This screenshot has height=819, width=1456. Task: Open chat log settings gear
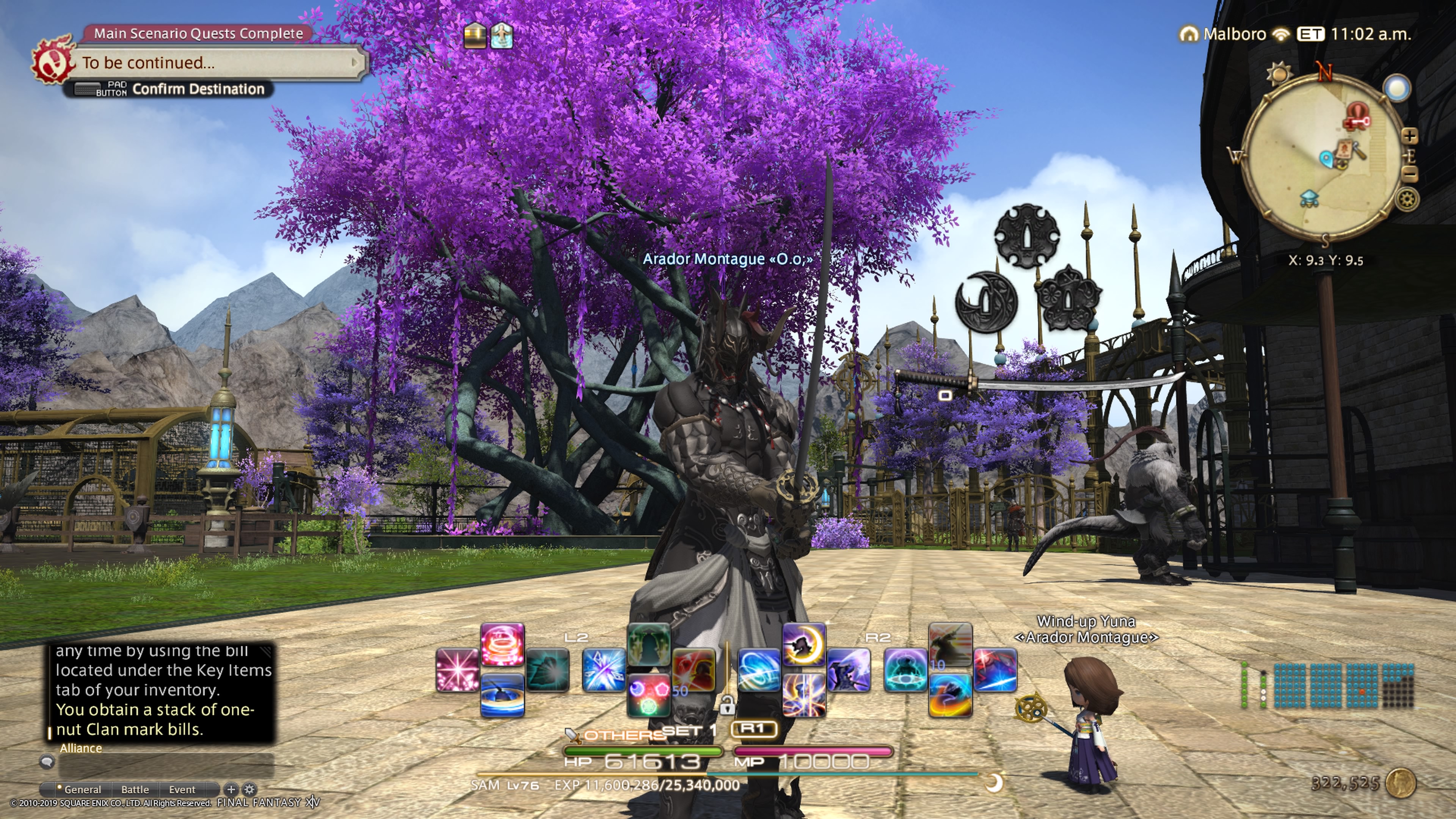pos(249,789)
